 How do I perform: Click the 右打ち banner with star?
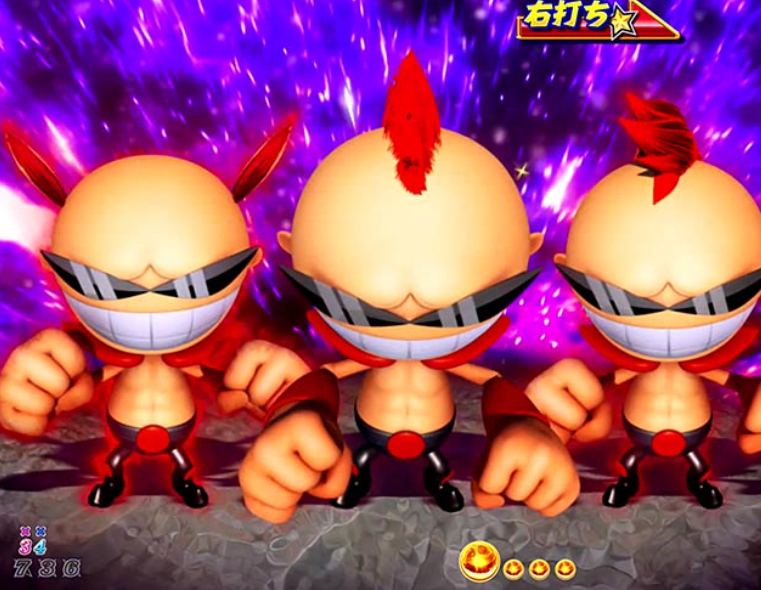[597, 21]
